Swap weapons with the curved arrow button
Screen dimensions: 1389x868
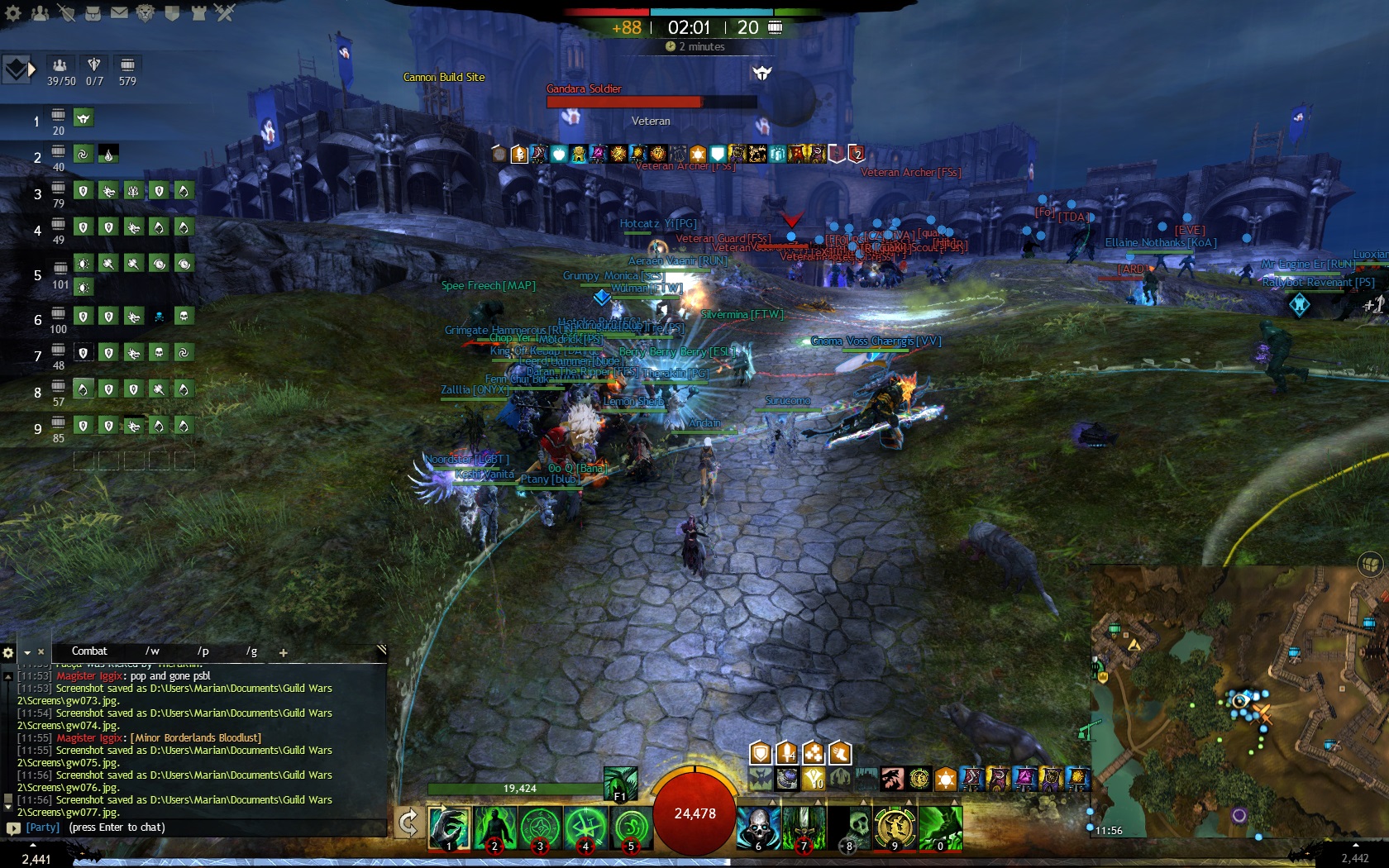[408, 823]
